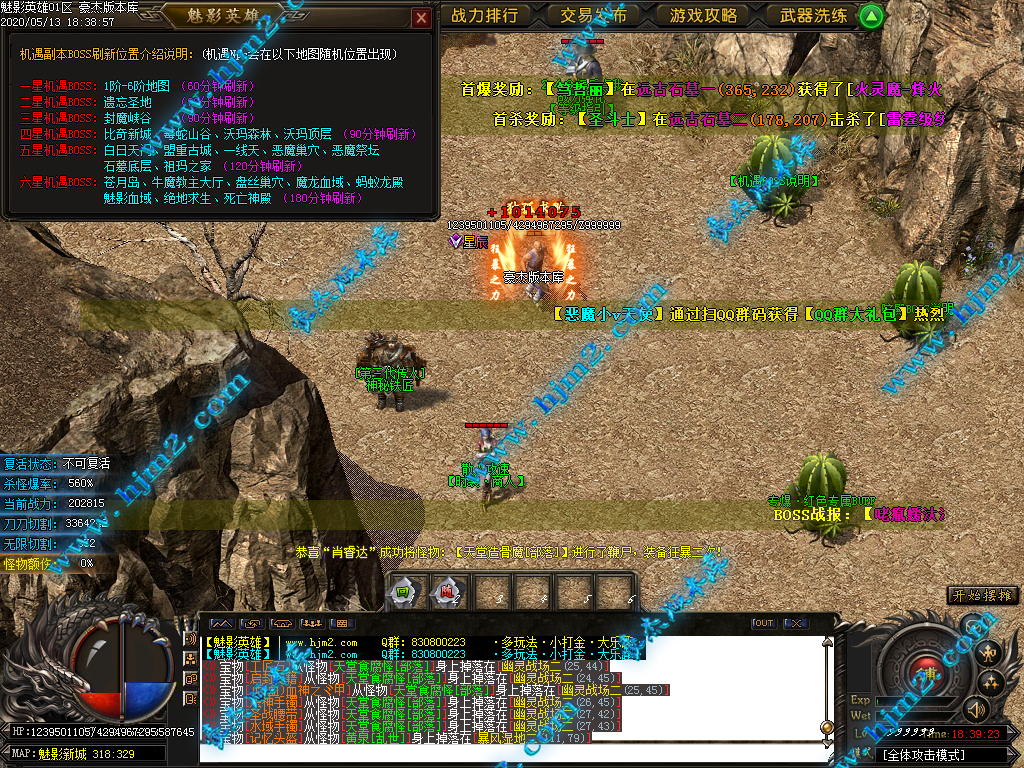
Task: Click the green up-arrow collapse button
Action: pos(872,16)
